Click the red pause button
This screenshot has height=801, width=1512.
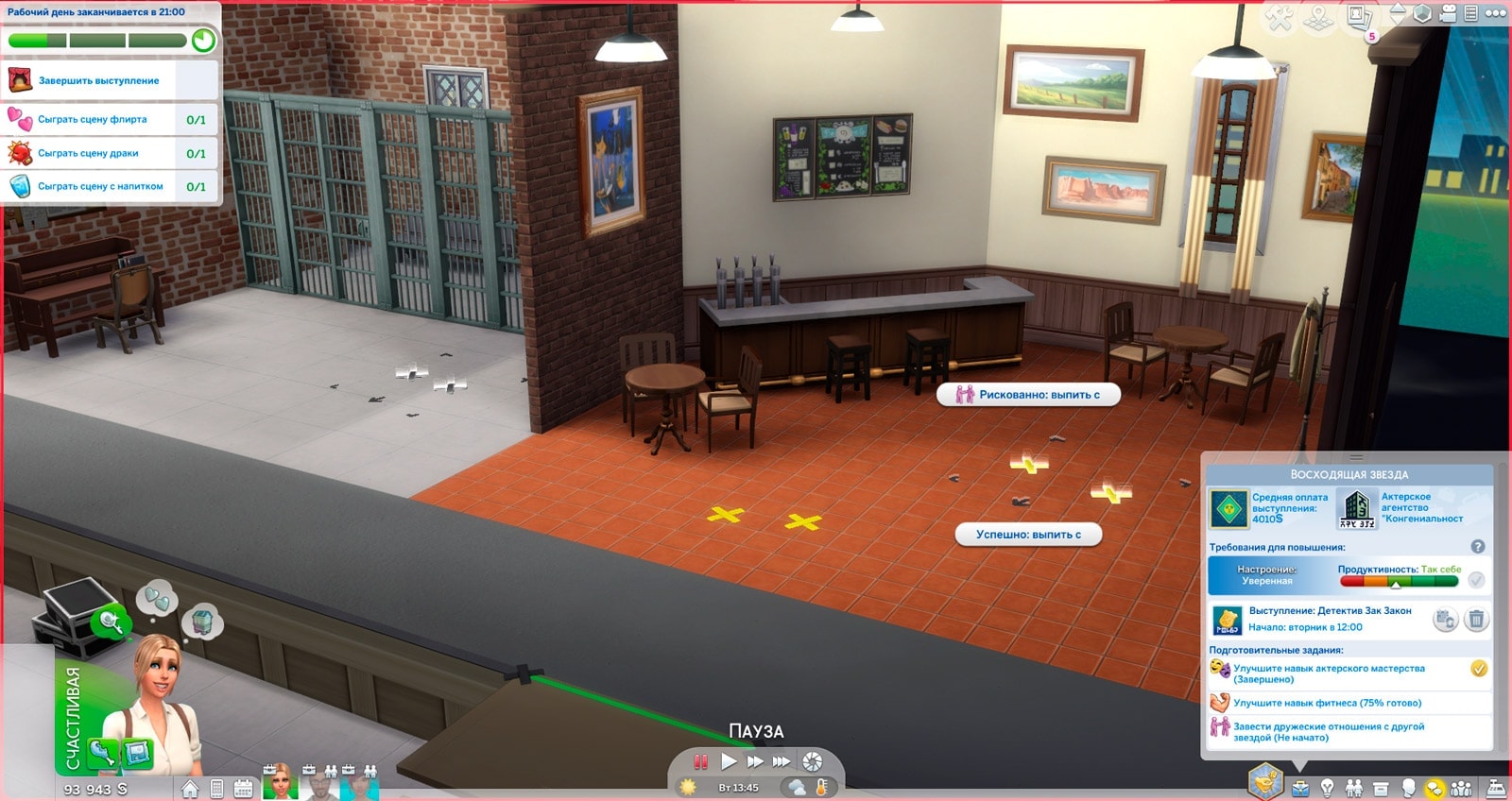pos(700,761)
